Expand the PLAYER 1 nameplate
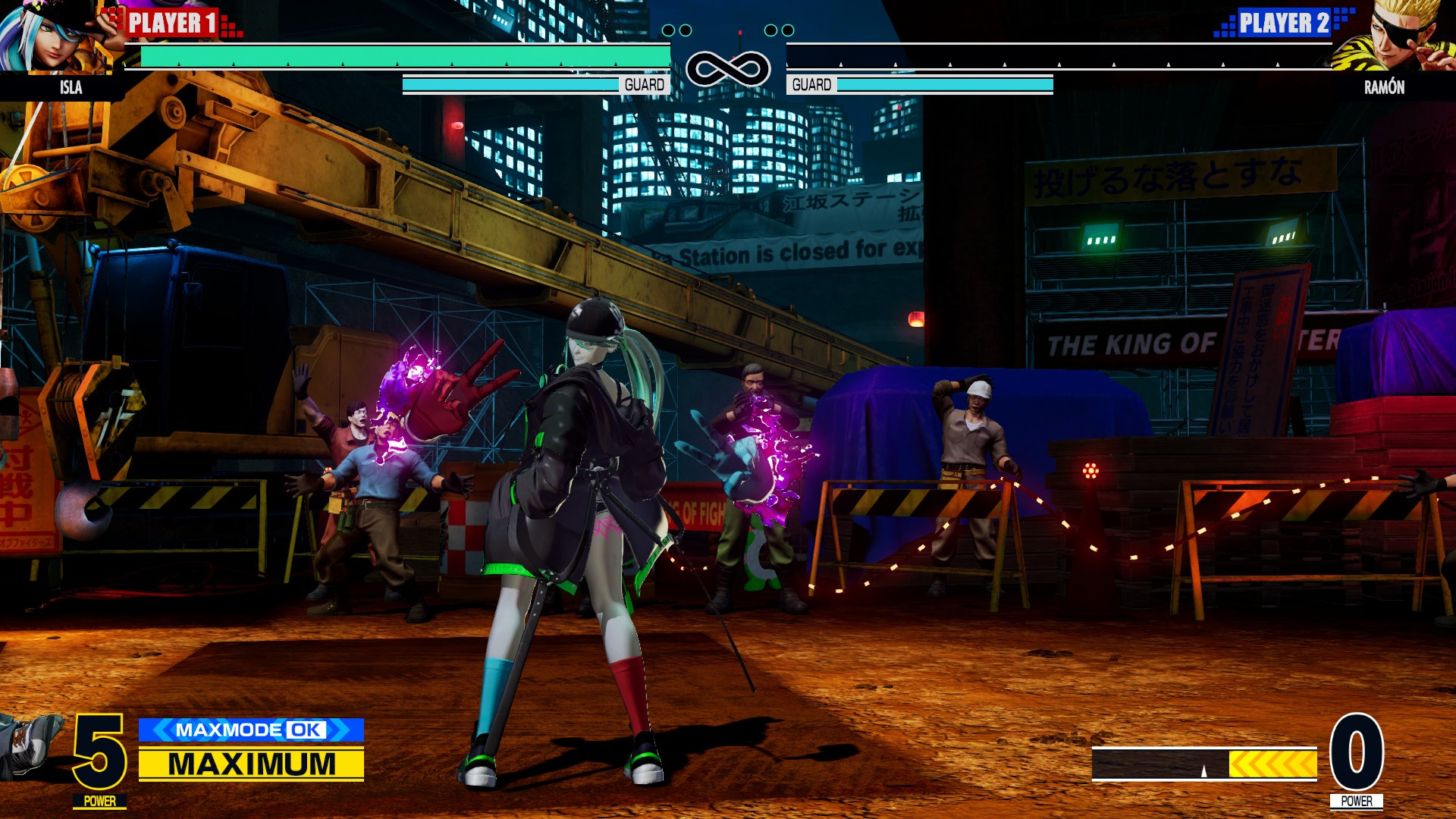Image resolution: width=1456 pixels, height=819 pixels. click(x=173, y=24)
